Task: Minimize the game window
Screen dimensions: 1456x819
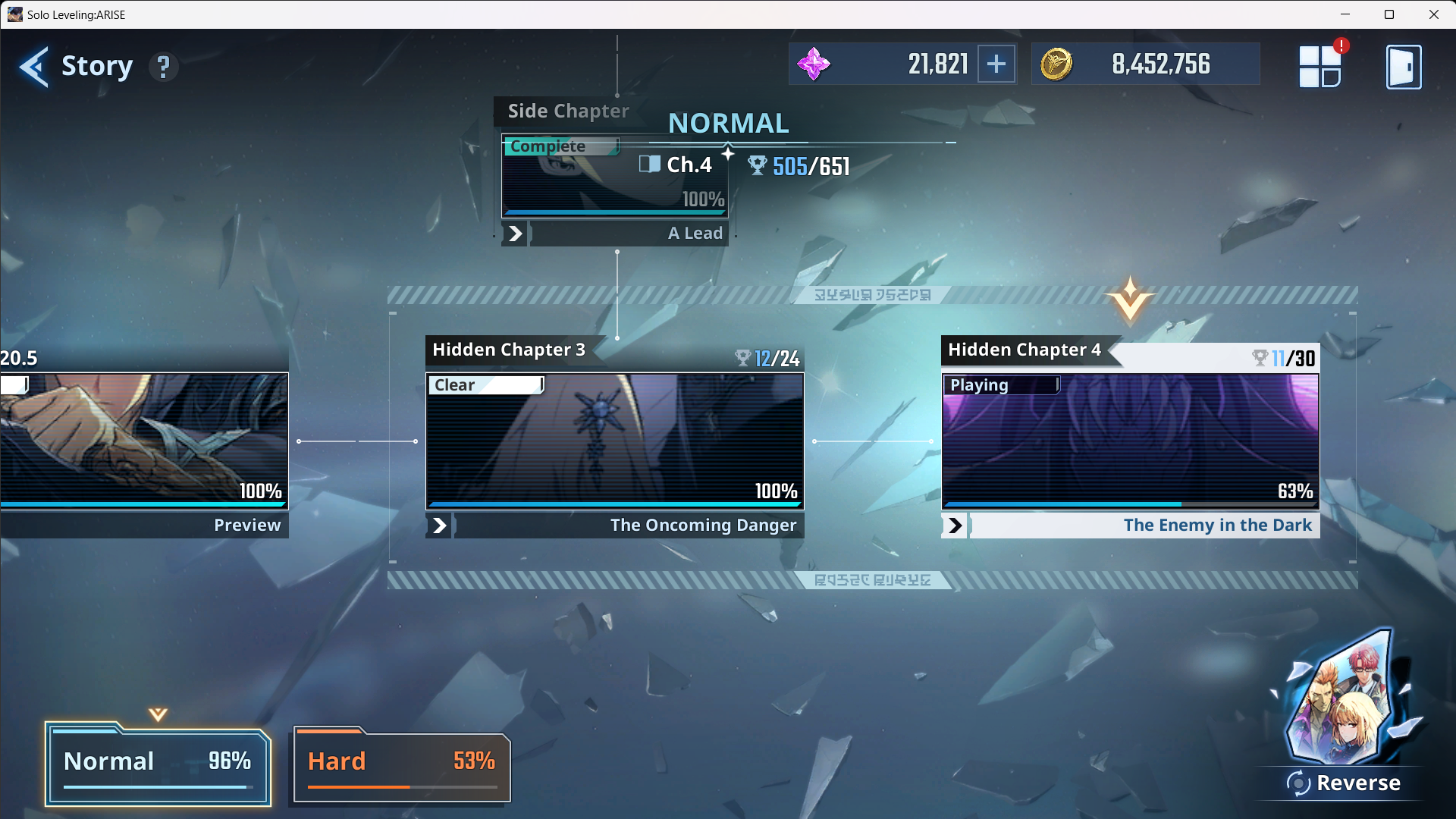Action: [x=1345, y=14]
